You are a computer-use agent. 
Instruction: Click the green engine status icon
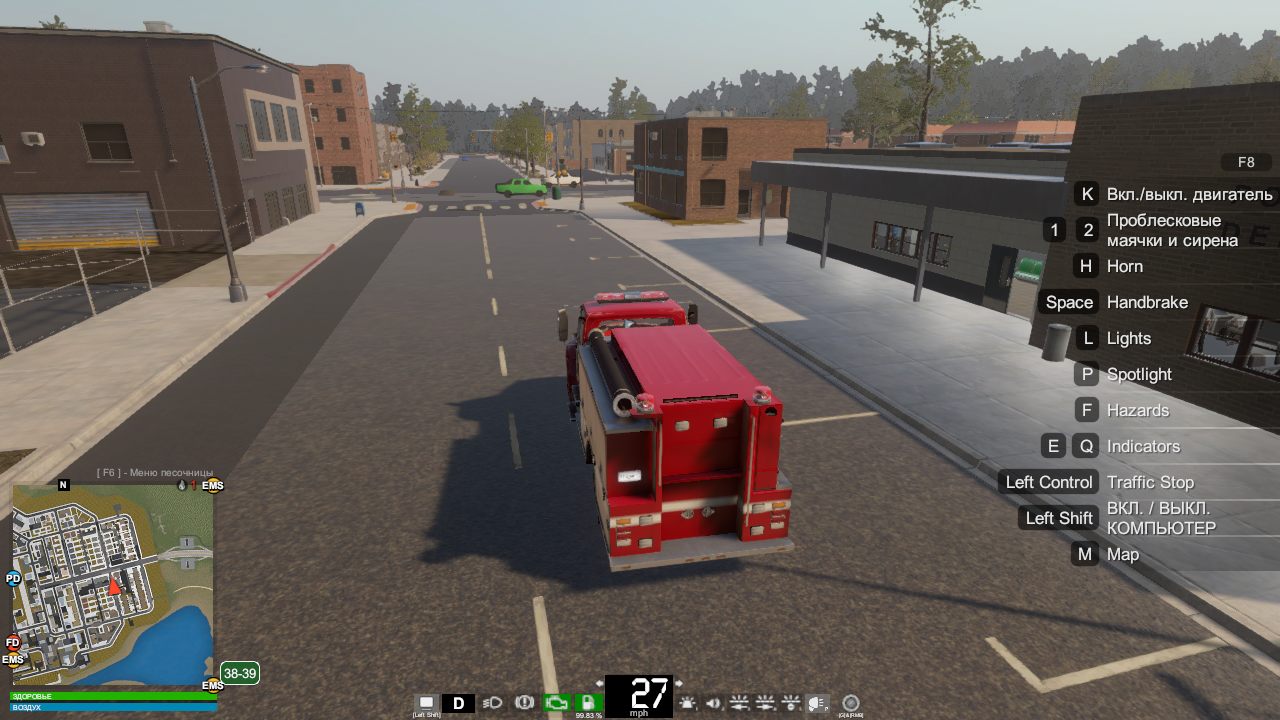pyautogui.click(x=555, y=702)
